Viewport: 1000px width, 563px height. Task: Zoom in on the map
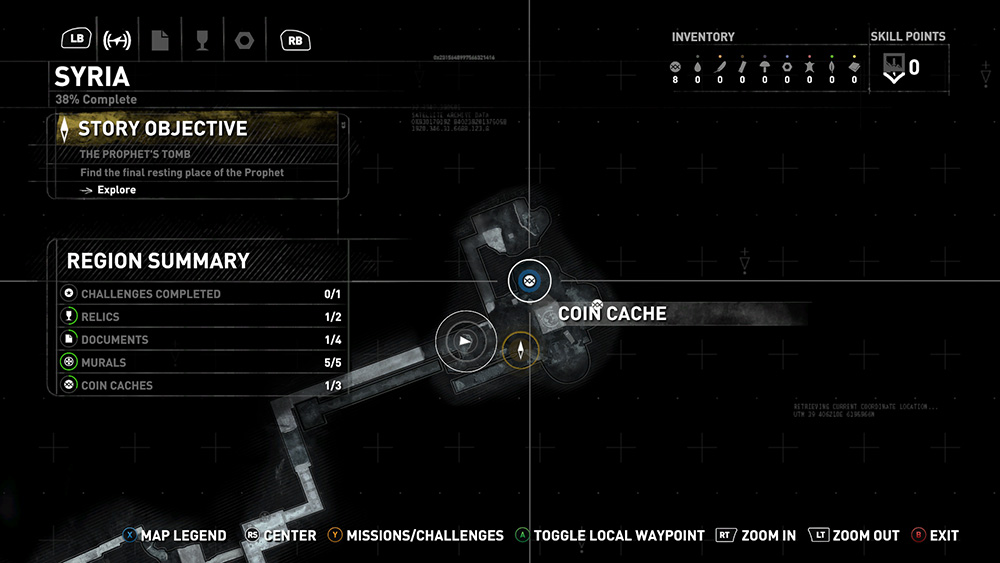tap(757, 536)
